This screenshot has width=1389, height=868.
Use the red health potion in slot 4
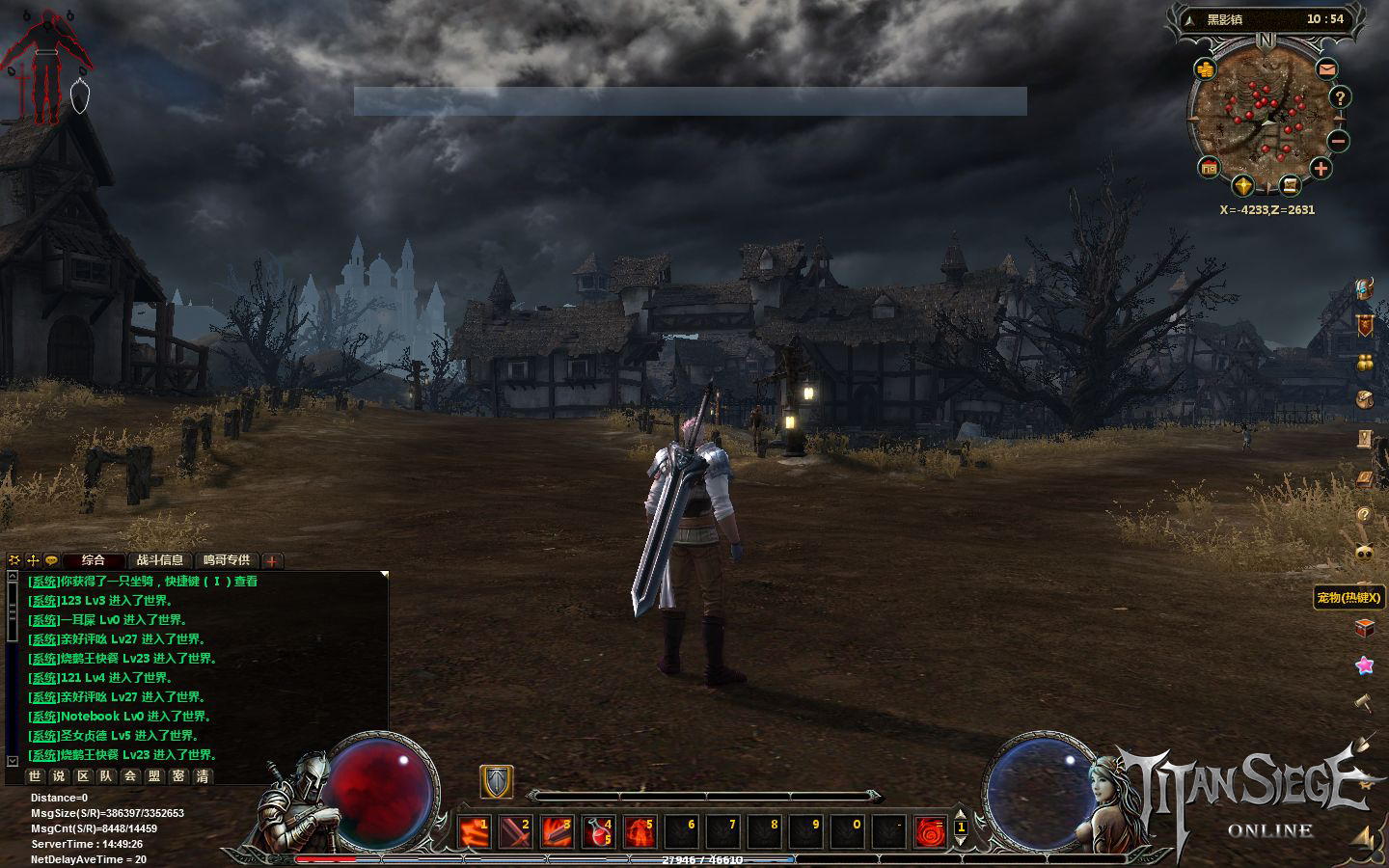point(599,830)
